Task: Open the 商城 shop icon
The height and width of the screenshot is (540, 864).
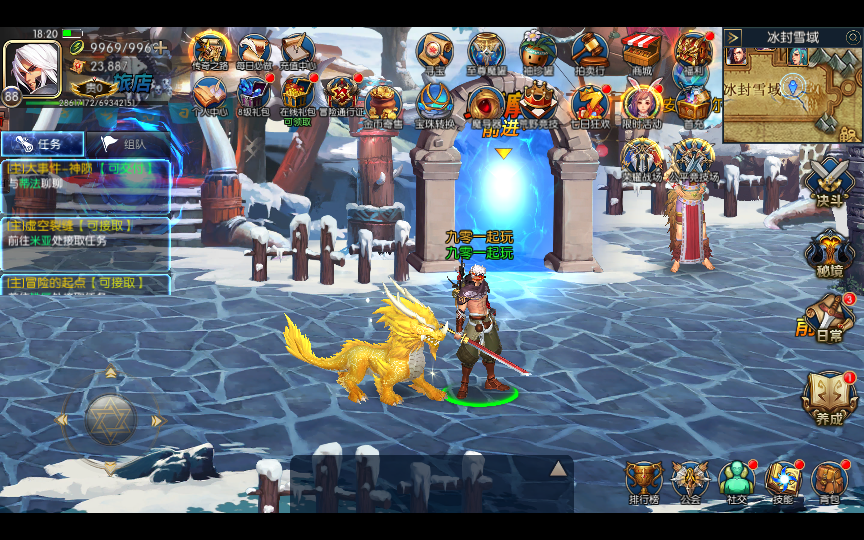Action: [641, 50]
